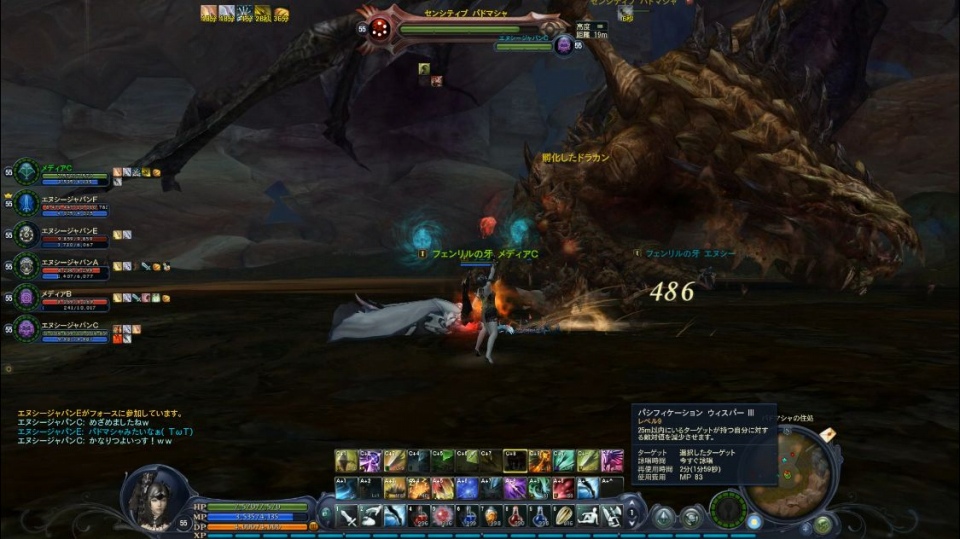Click your character portrait
960x539 pixels.
[153, 496]
